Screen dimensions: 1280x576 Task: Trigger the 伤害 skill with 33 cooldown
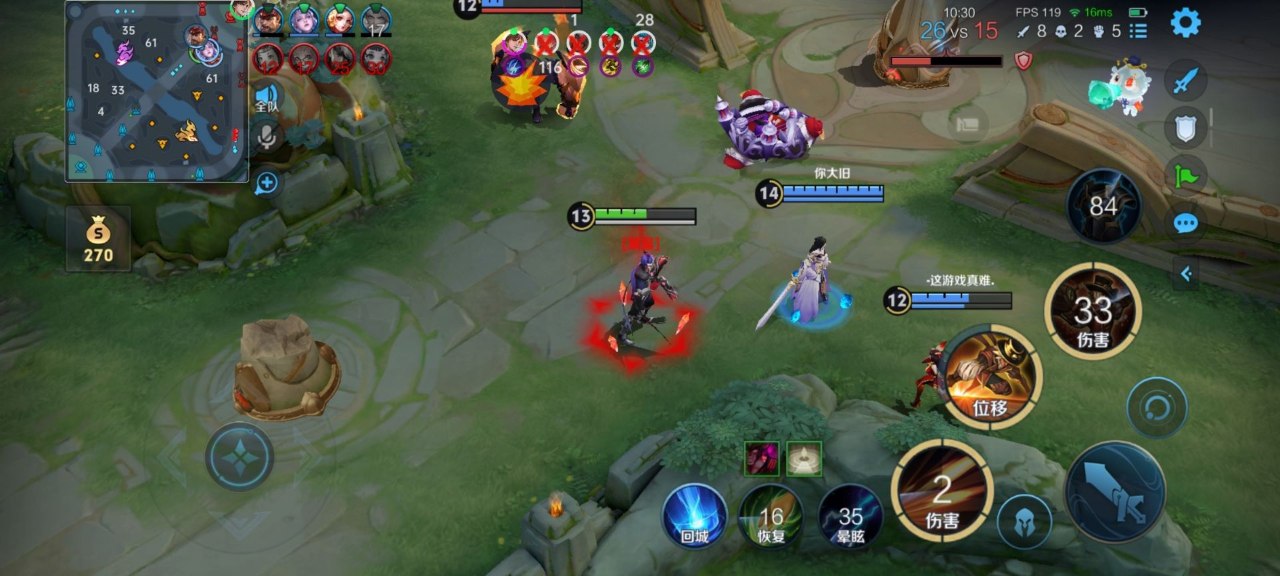1093,311
